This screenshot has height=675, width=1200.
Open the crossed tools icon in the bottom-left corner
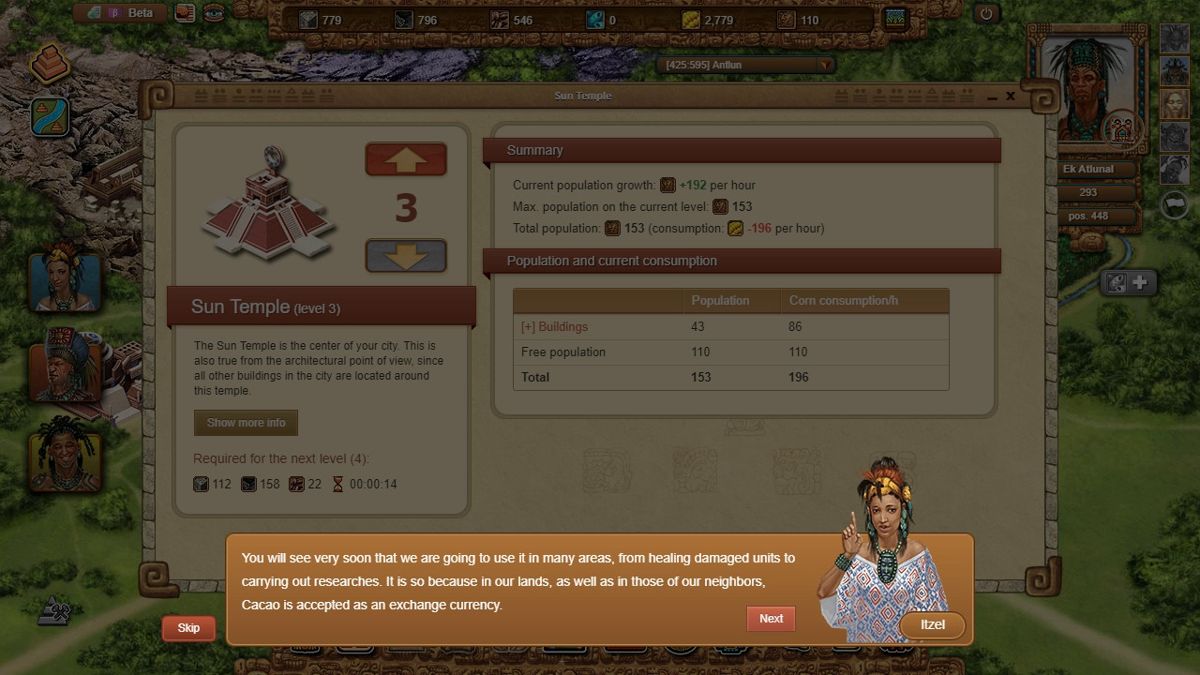(x=54, y=609)
